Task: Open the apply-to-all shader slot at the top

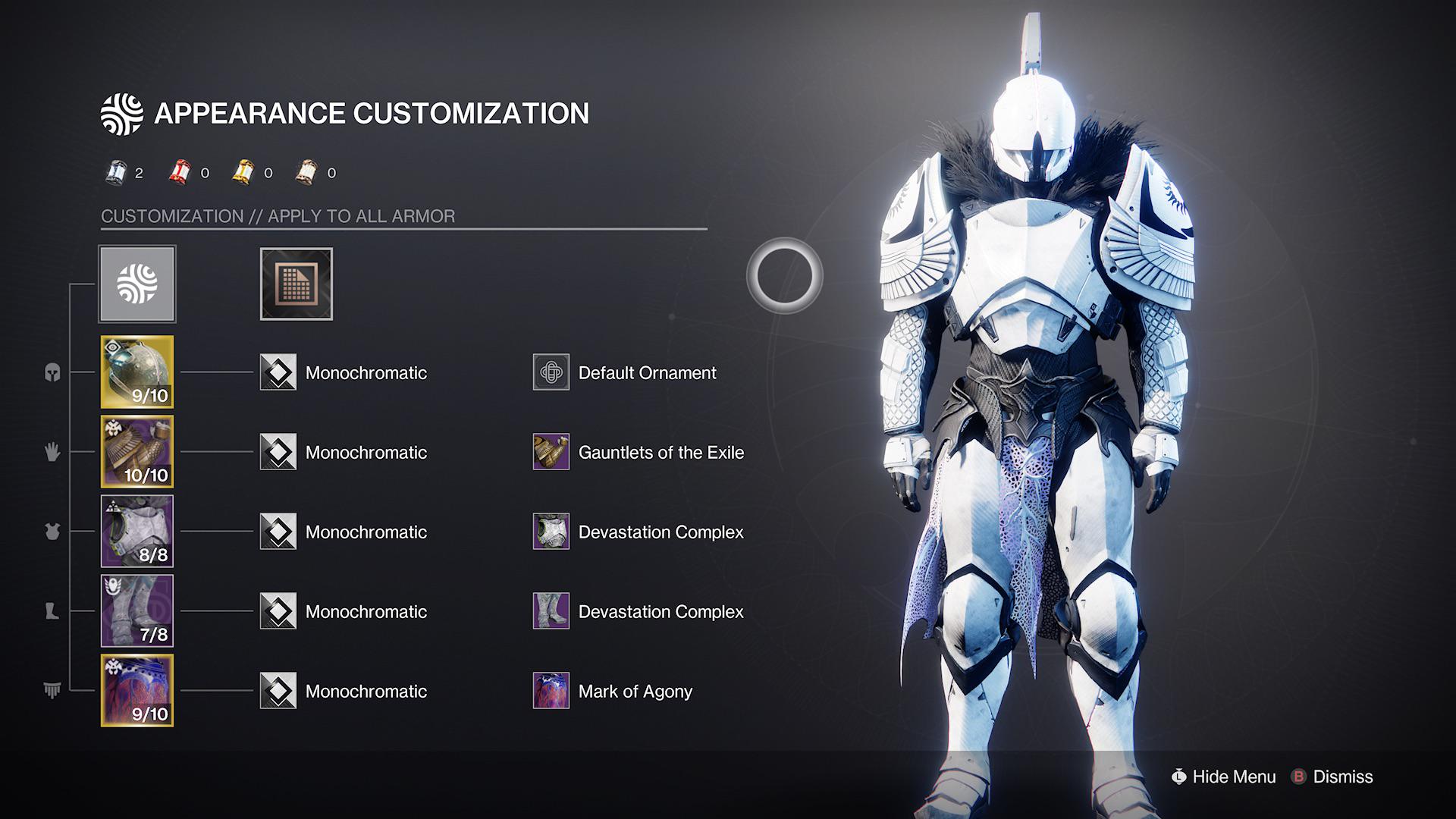Action: click(296, 284)
